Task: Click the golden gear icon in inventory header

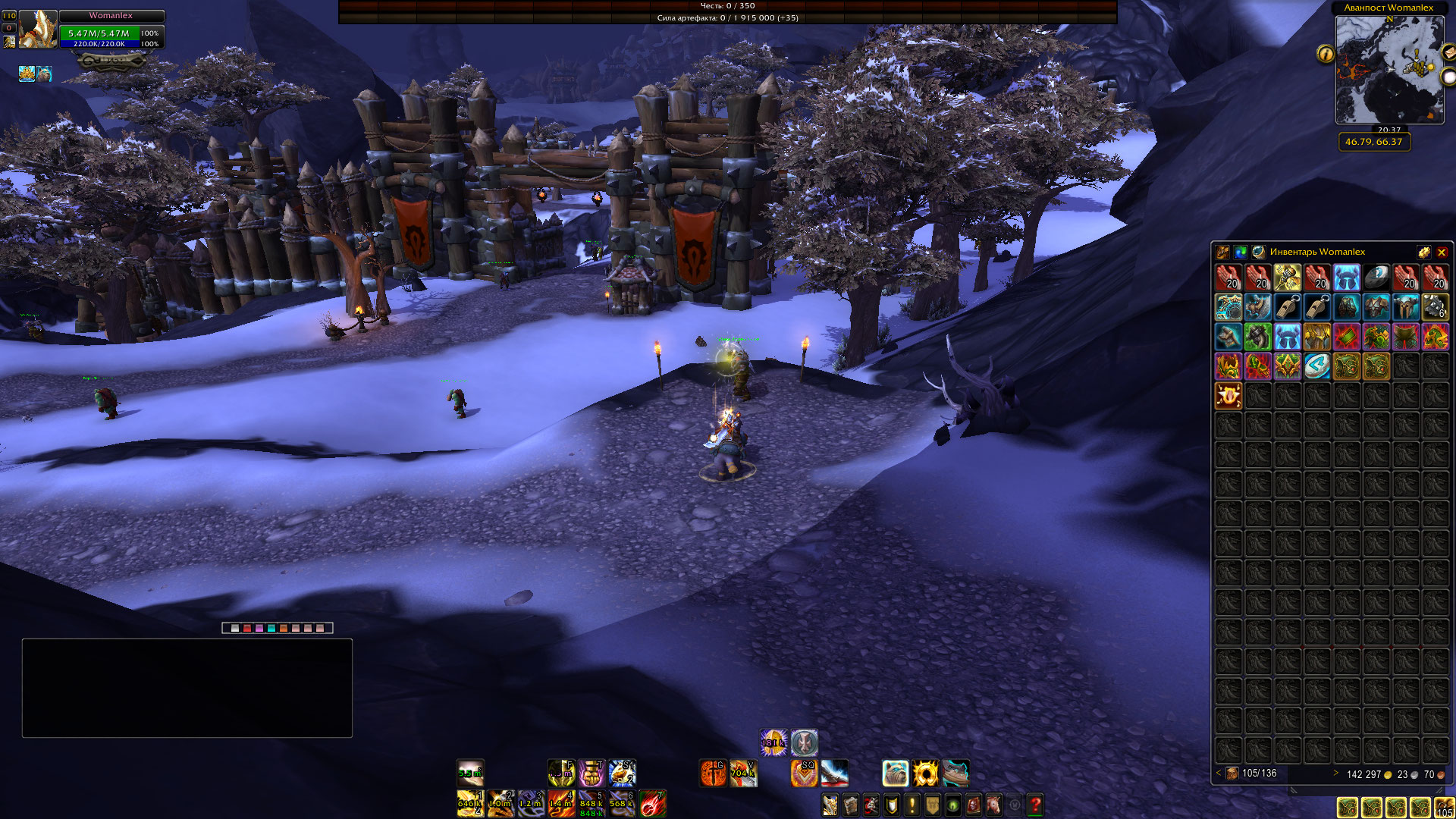Action: click(x=1423, y=253)
